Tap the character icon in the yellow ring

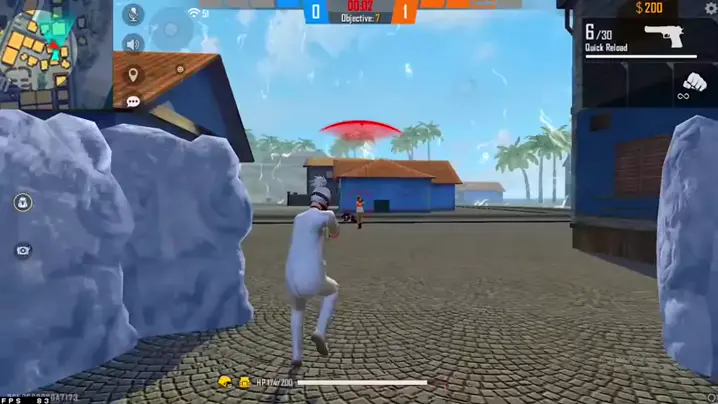[22, 203]
